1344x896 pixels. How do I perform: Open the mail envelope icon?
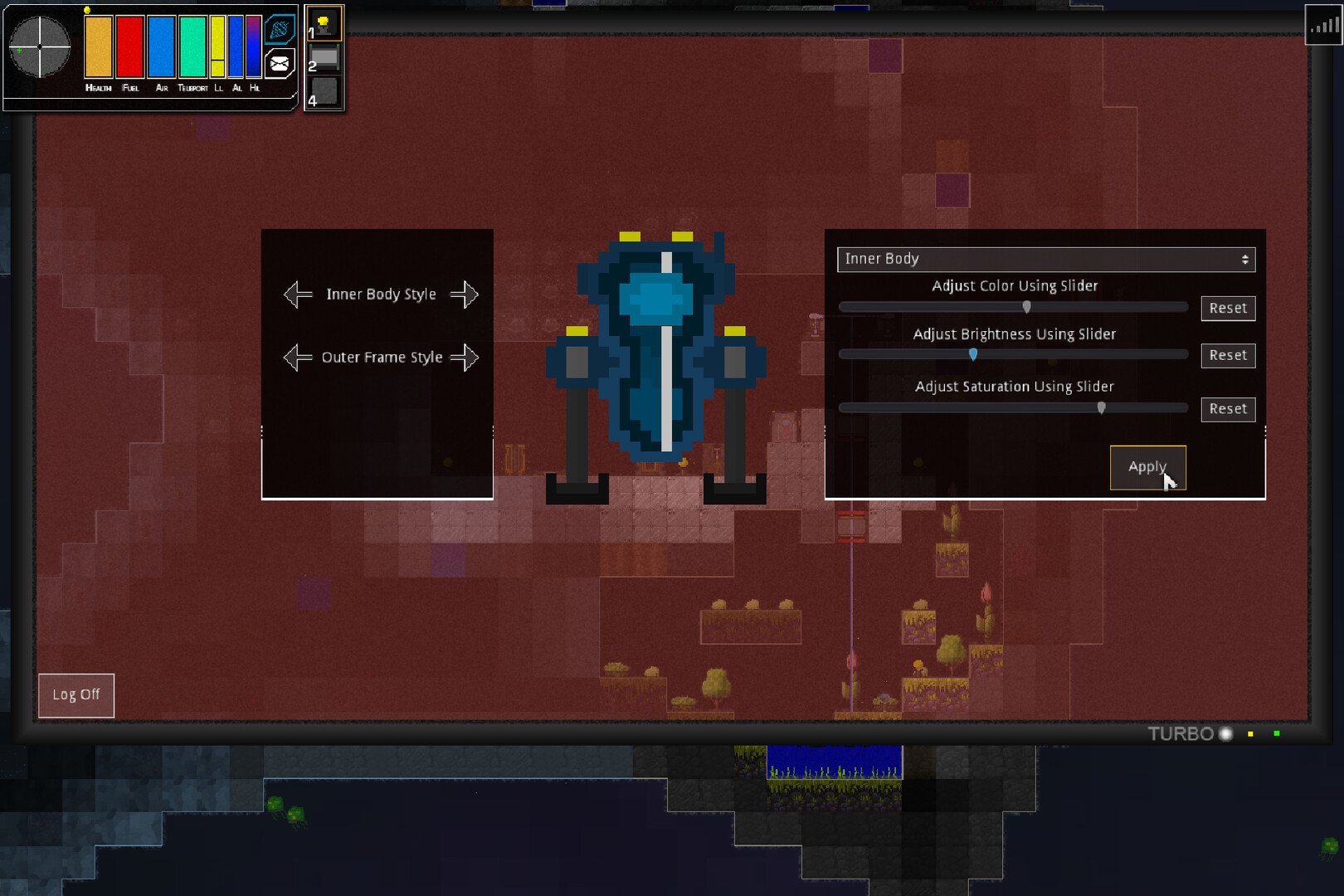point(280,63)
